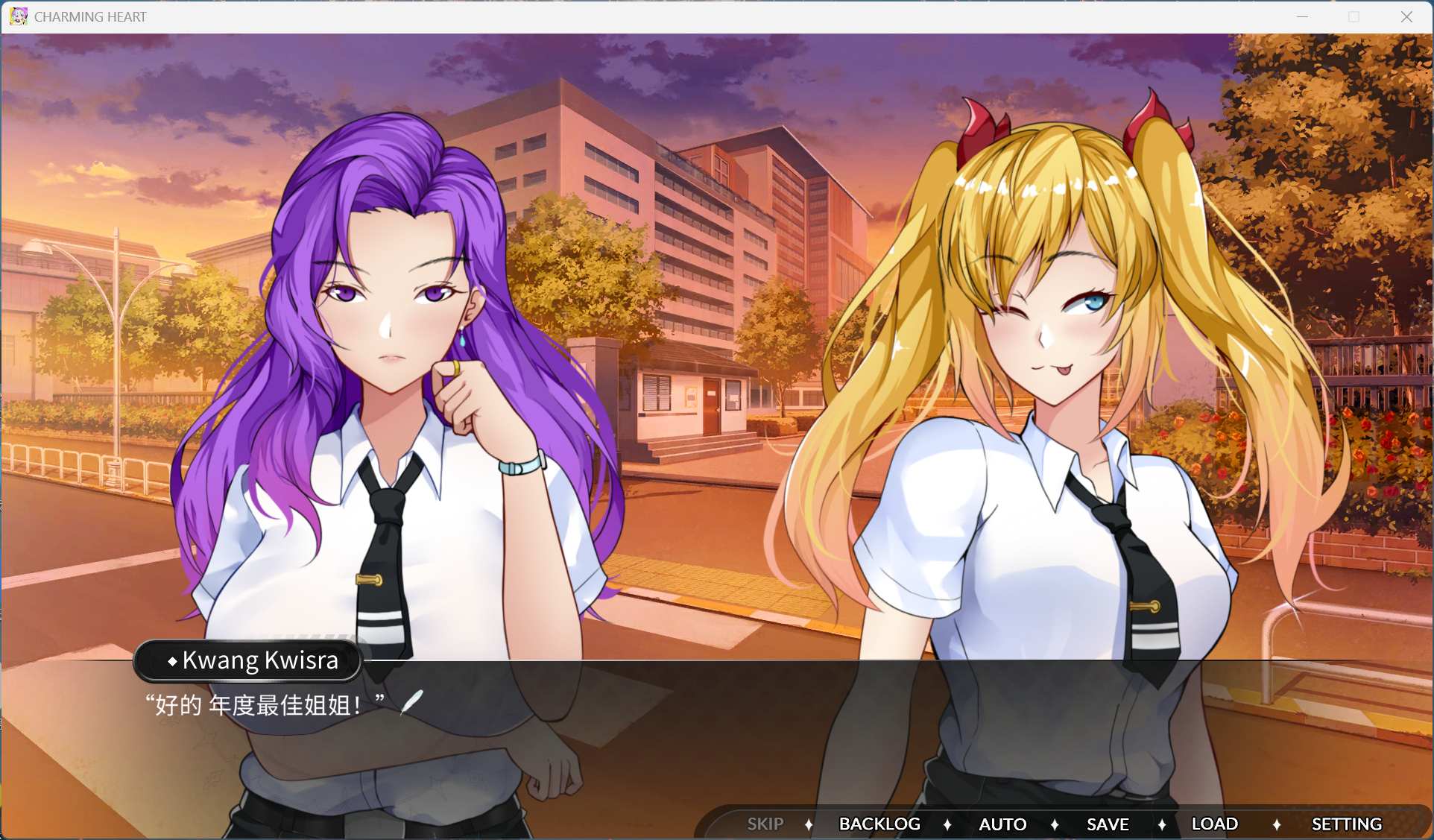
Task: Click the diamond separator between LOAD and SETTING
Action: click(1278, 824)
